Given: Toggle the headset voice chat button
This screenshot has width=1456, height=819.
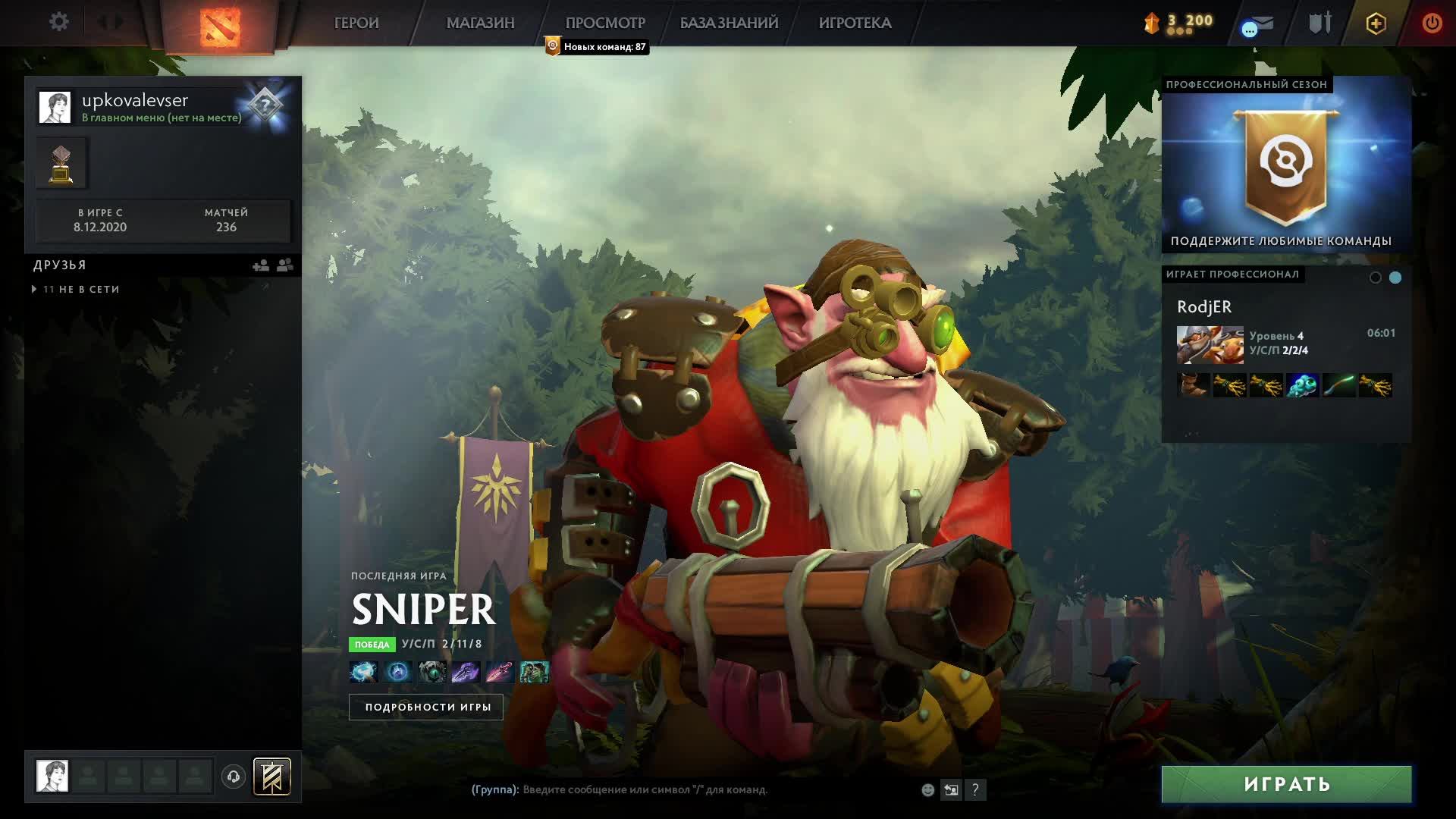Looking at the screenshot, I should pyautogui.click(x=234, y=777).
